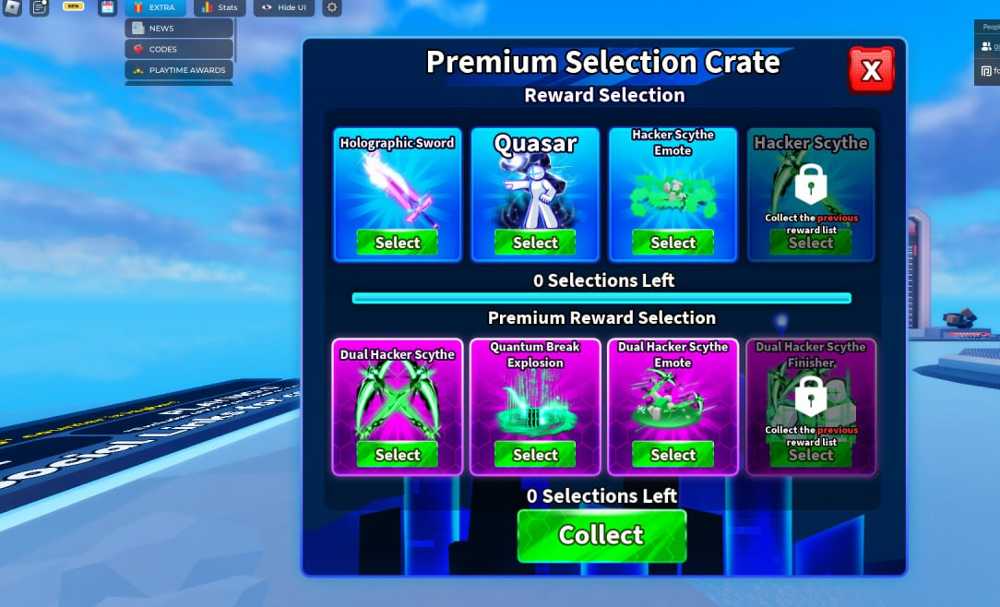Open the Roblox menu logo button
Viewport: 1000px width, 607px height.
click(12, 8)
